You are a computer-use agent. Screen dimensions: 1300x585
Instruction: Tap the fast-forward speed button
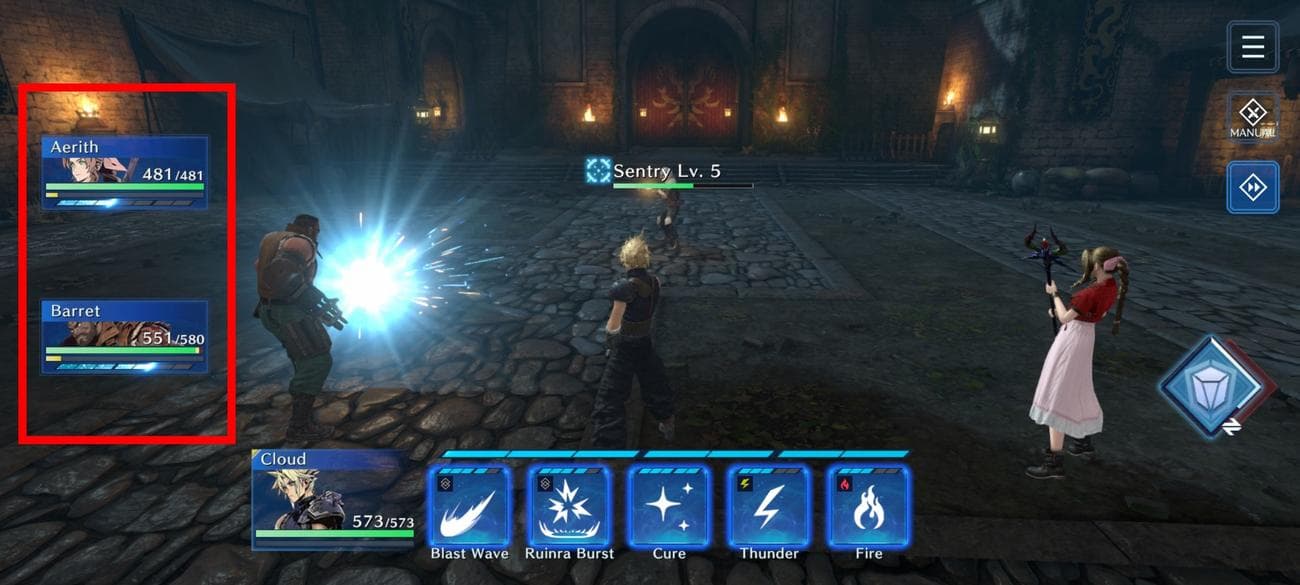pyautogui.click(x=1252, y=188)
